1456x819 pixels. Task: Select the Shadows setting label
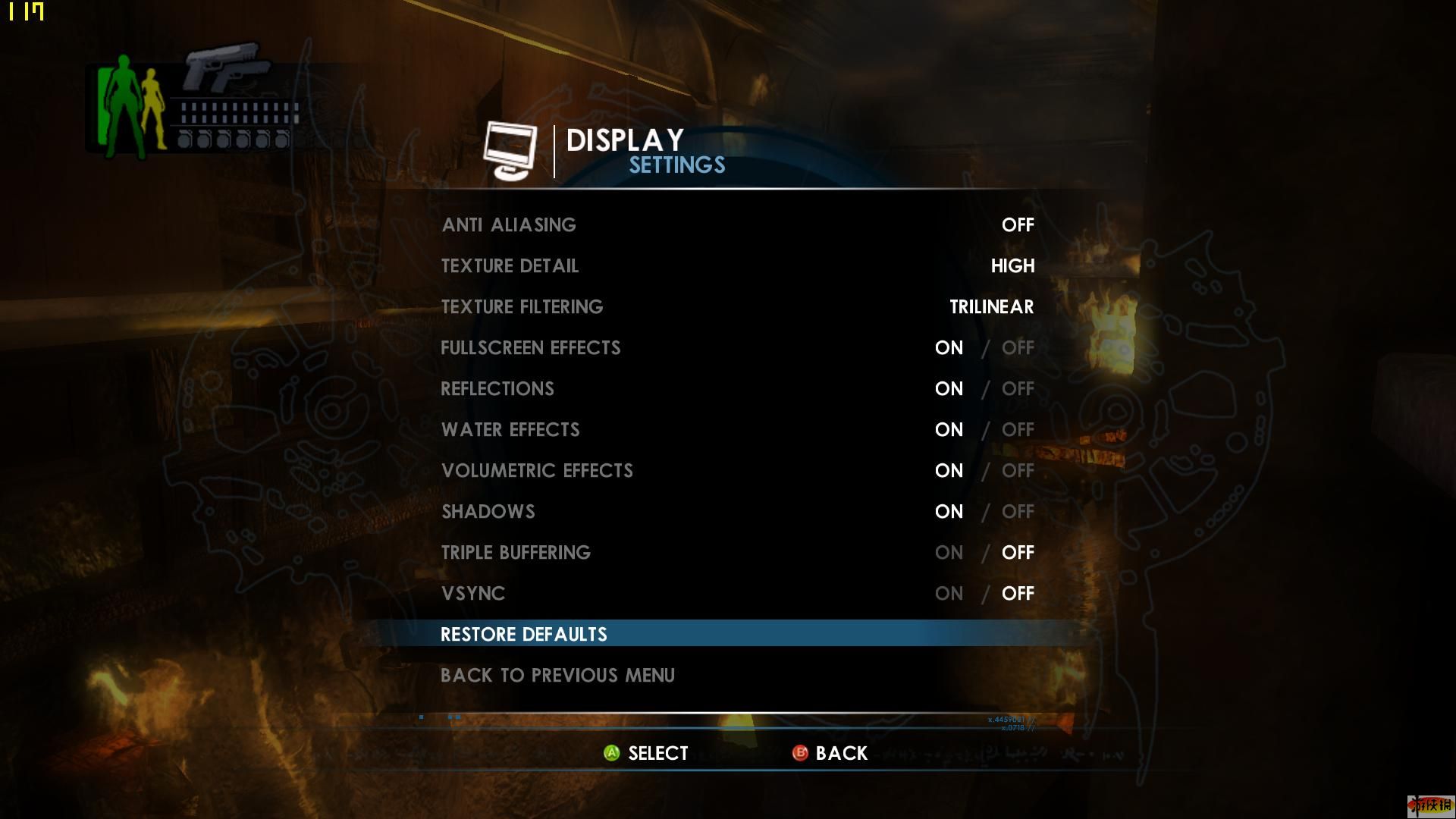pos(488,512)
